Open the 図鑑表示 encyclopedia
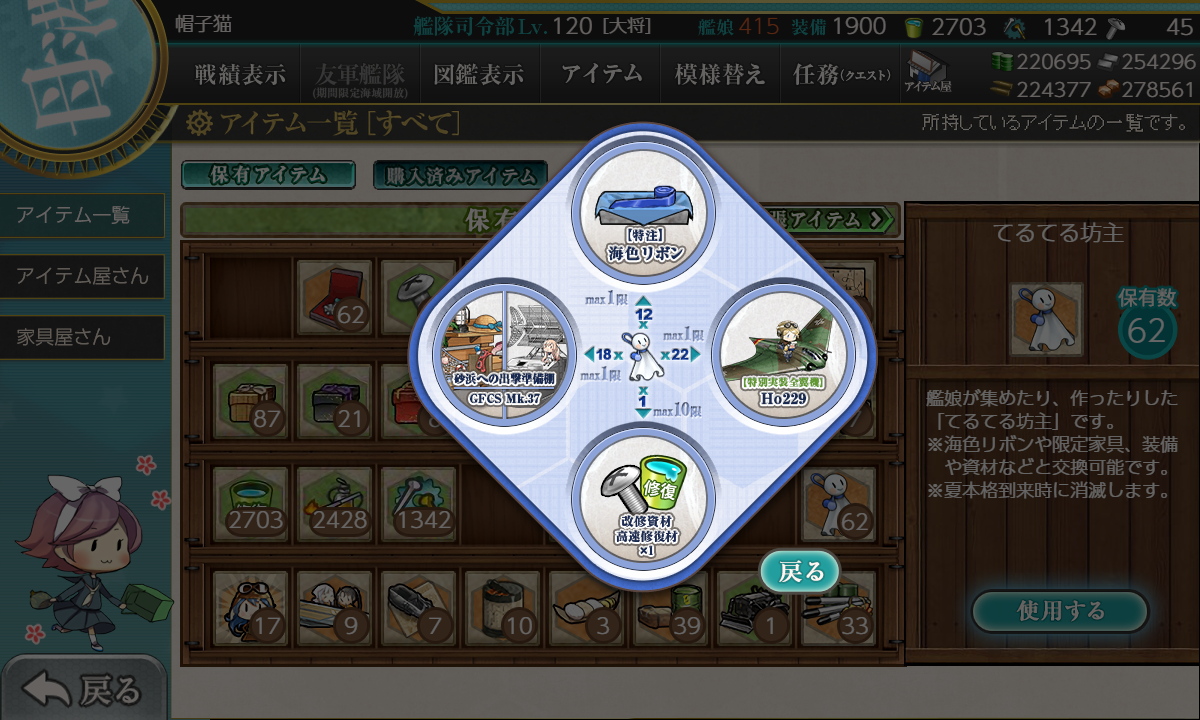The height and width of the screenshot is (720, 1200). tap(478, 74)
